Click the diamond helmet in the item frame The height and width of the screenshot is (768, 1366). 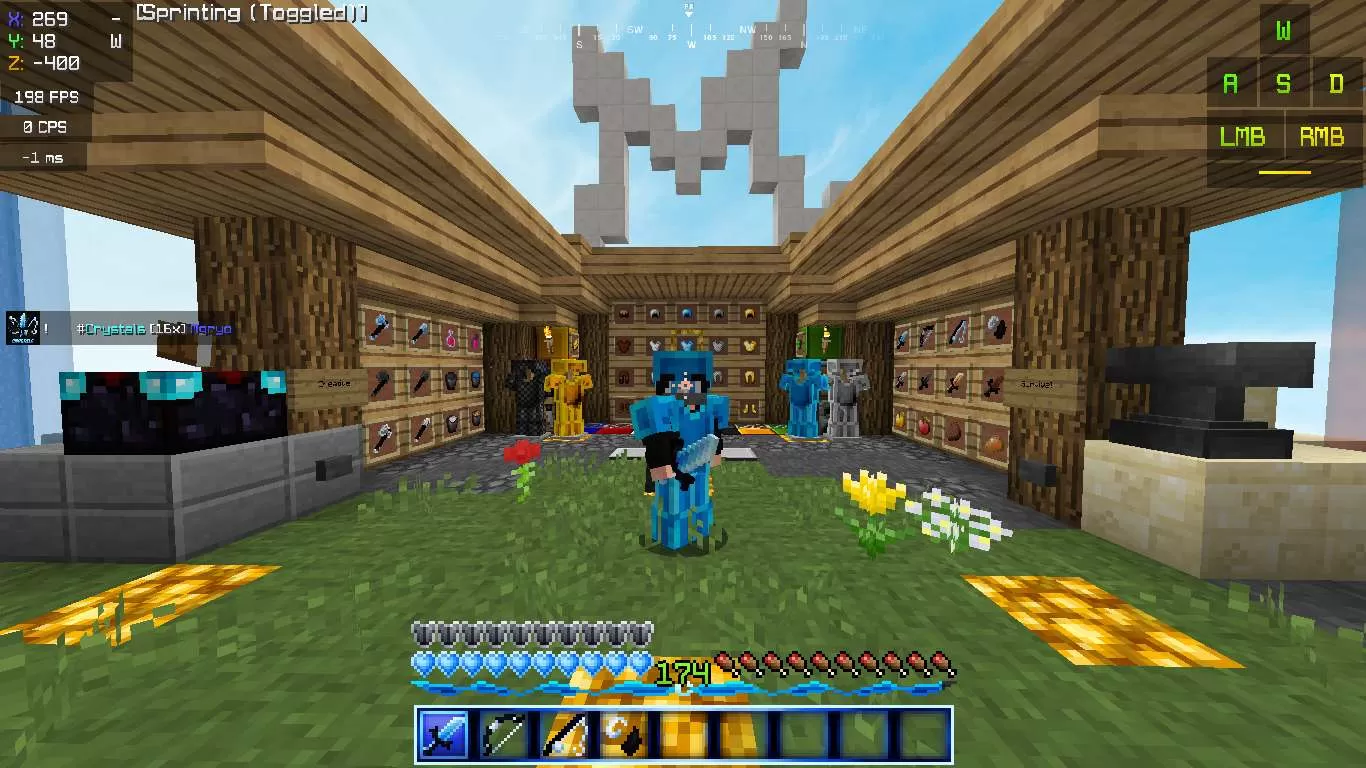pos(686,314)
